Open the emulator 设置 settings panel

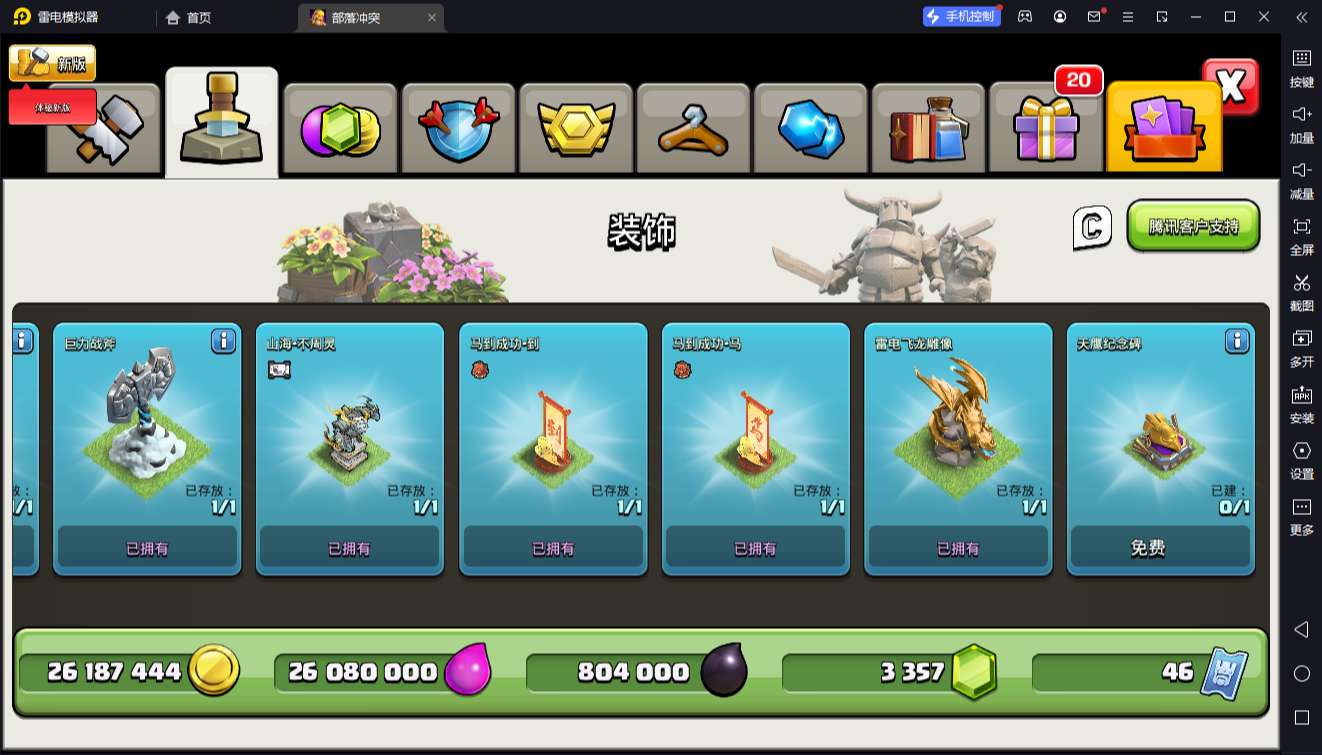(1301, 459)
